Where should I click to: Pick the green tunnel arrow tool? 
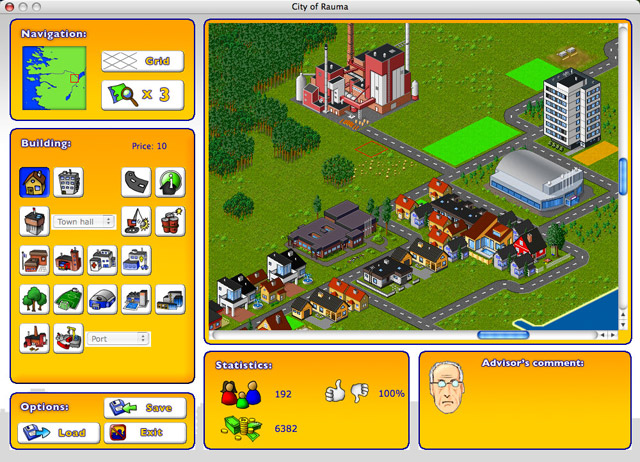click(x=170, y=181)
